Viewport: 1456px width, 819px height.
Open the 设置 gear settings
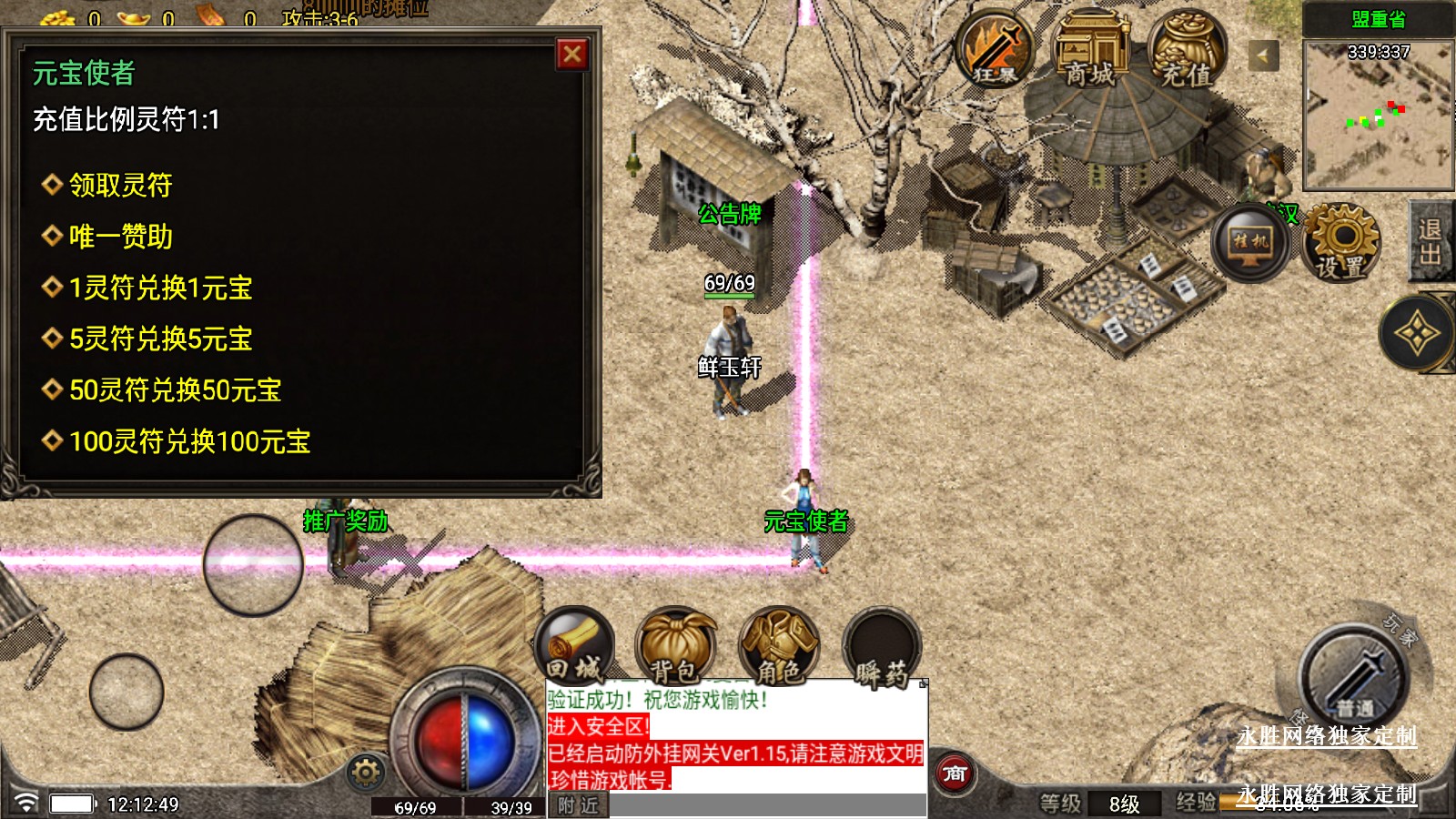click(1341, 241)
